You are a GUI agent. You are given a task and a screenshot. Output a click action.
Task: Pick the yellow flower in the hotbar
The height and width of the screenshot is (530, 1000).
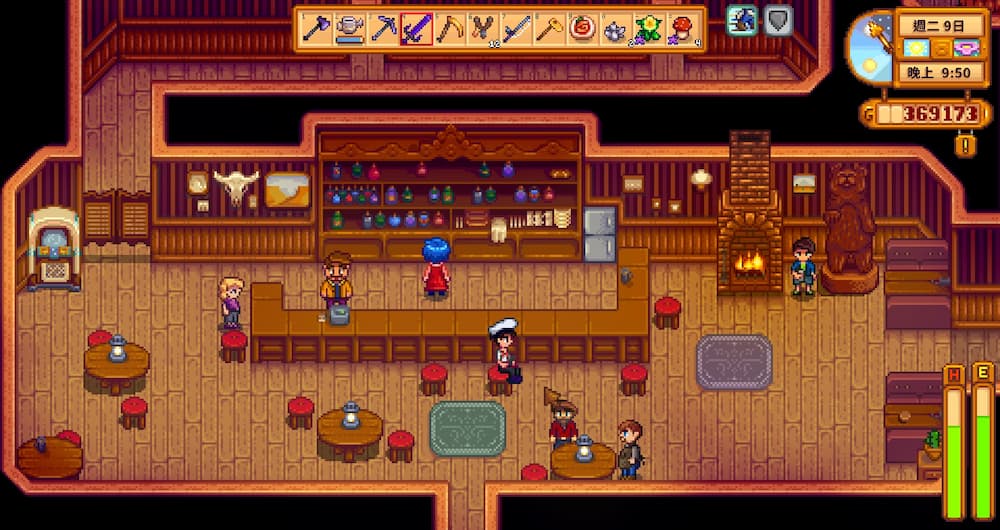tap(648, 28)
